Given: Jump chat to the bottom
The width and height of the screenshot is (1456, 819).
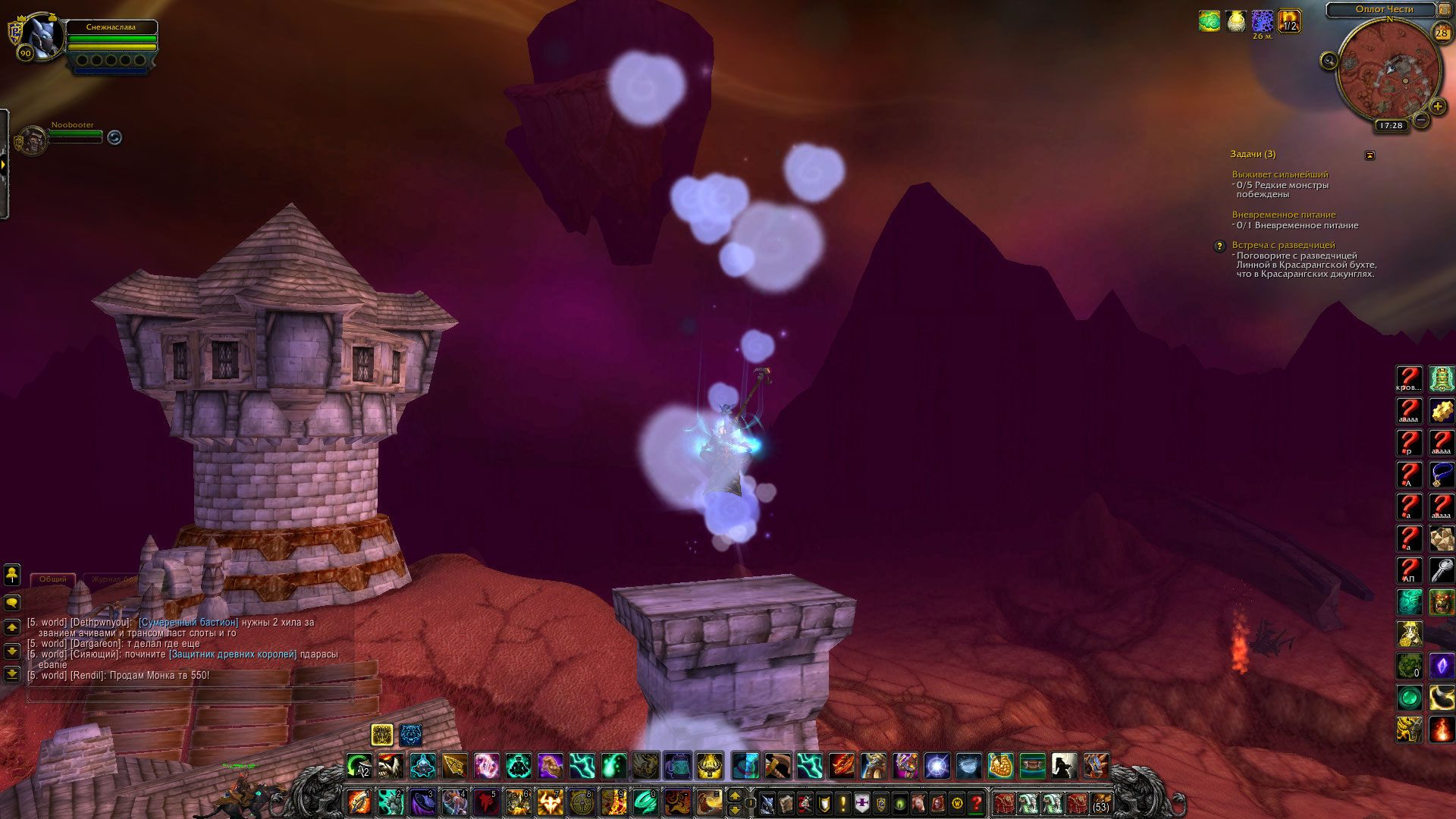Looking at the screenshot, I should [x=12, y=673].
